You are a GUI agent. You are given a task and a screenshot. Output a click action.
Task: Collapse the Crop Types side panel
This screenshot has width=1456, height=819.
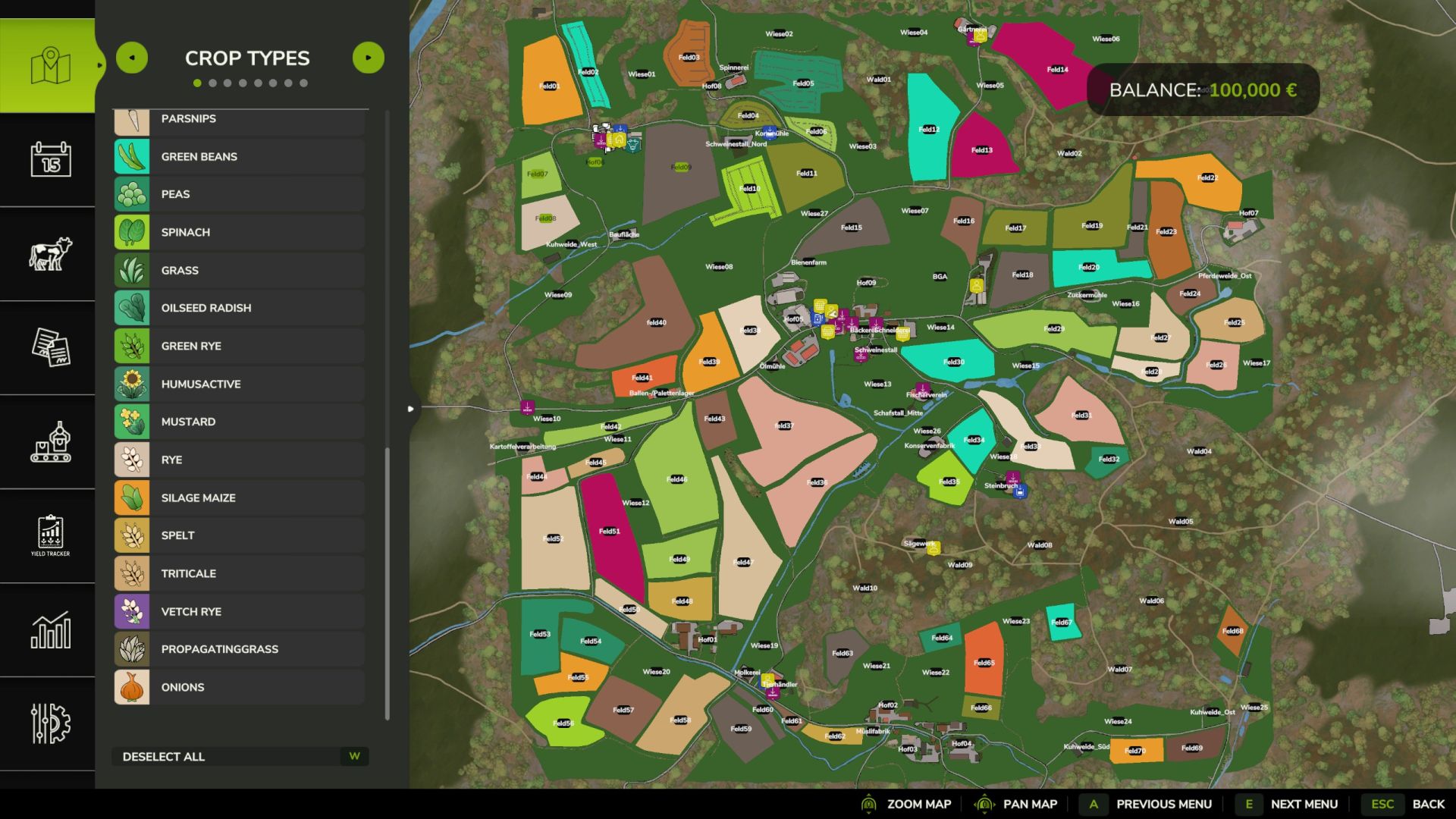click(x=410, y=408)
